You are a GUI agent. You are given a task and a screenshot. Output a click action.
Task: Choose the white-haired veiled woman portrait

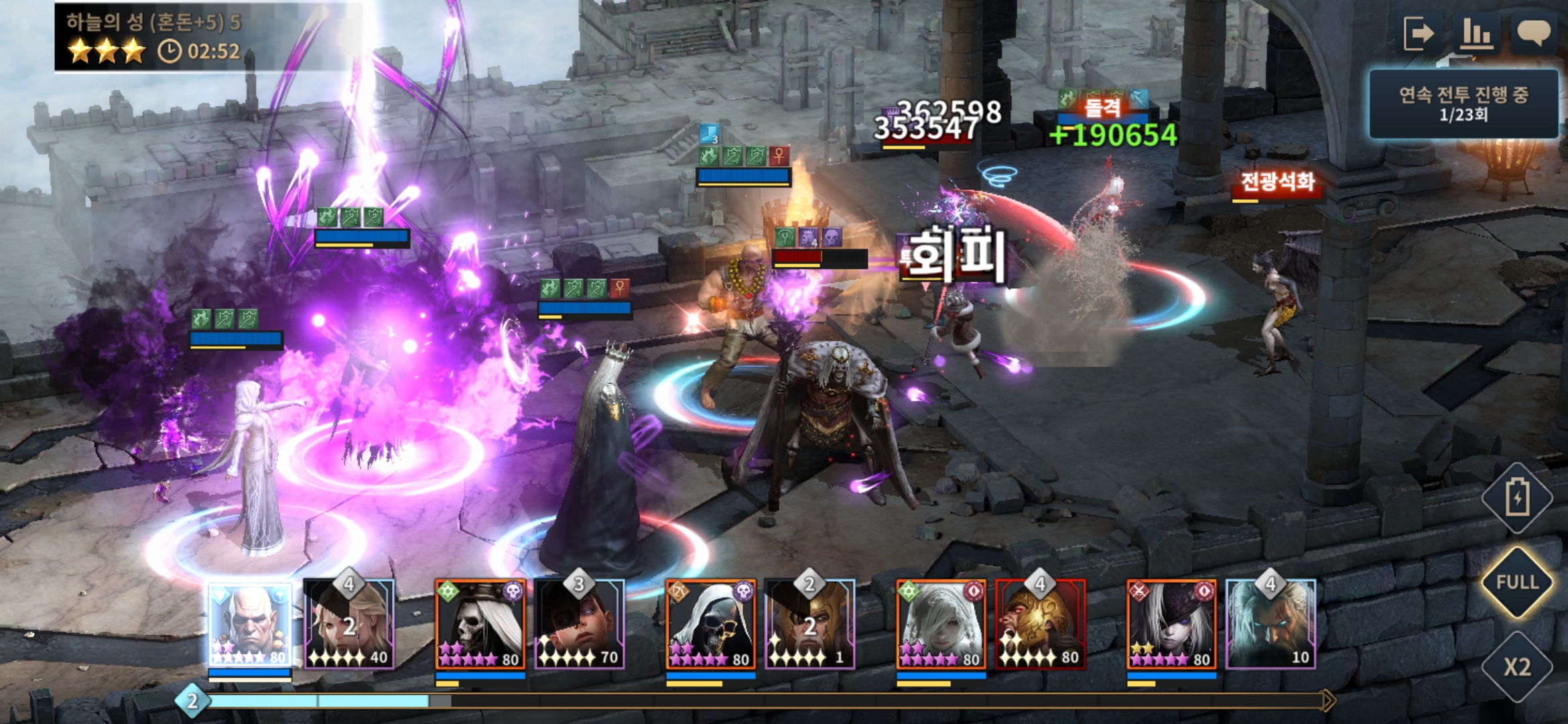(x=941, y=625)
